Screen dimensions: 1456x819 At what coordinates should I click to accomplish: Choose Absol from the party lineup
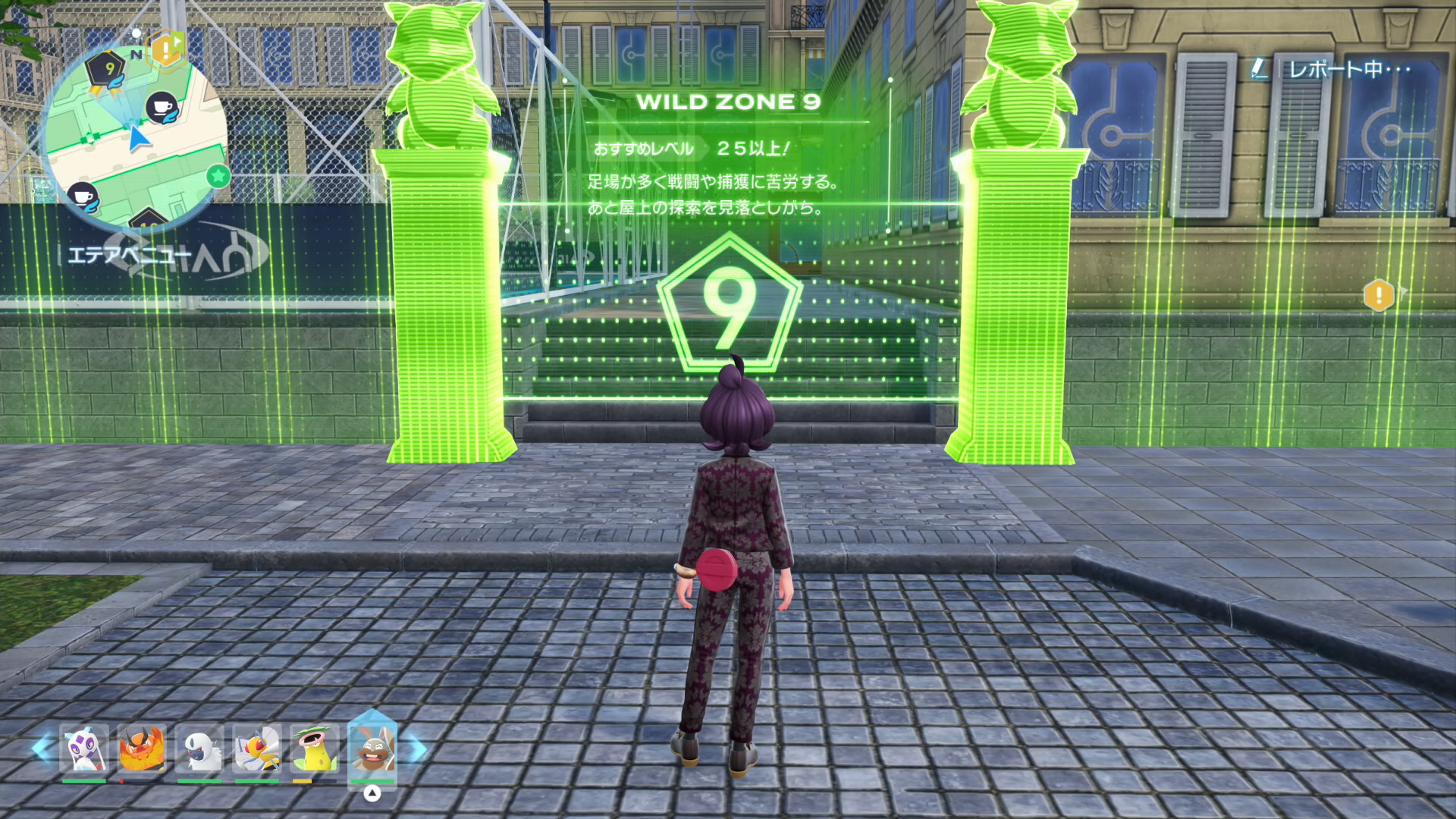point(199,749)
